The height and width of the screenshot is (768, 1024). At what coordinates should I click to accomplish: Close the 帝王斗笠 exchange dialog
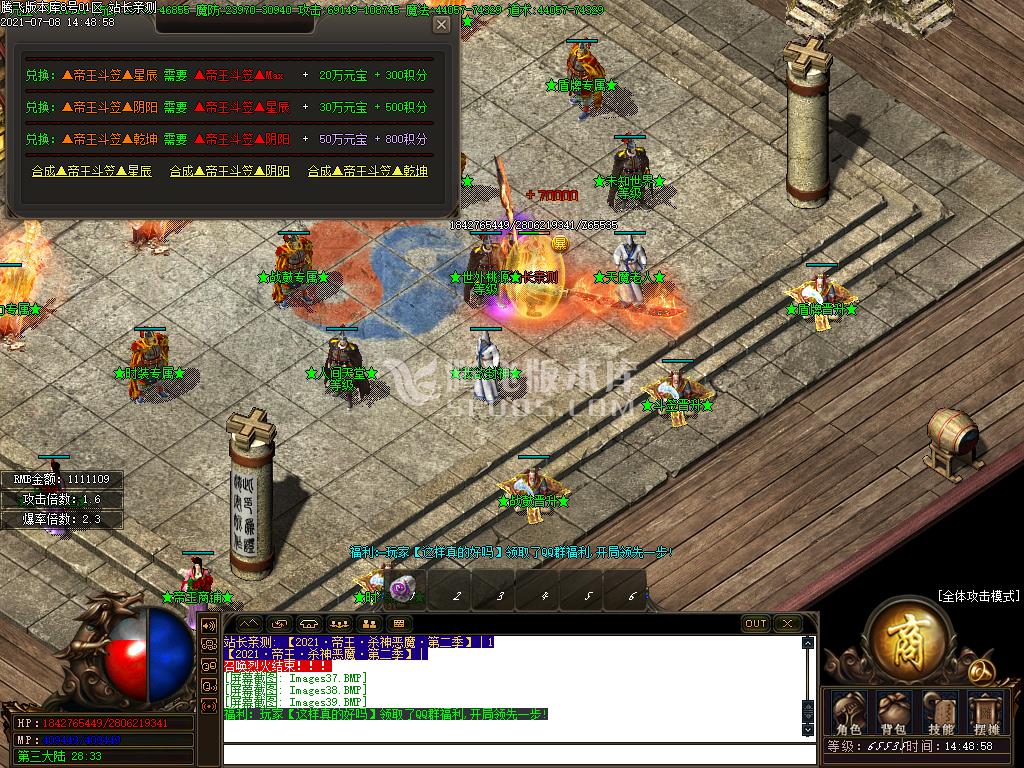[441, 25]
